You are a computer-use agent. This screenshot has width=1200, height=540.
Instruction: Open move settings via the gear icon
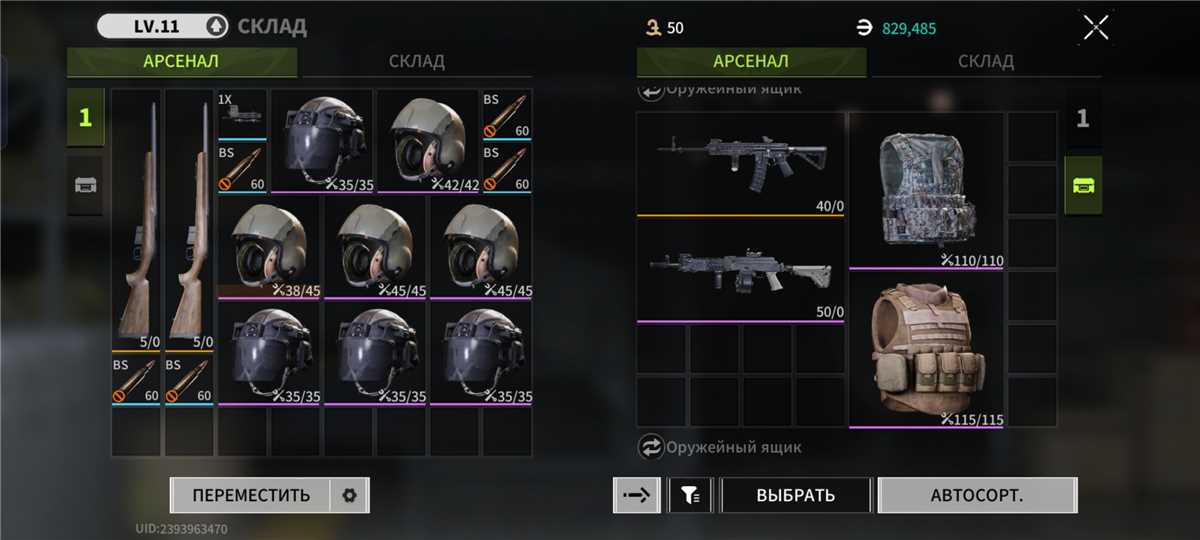click(x=349, y=495)
